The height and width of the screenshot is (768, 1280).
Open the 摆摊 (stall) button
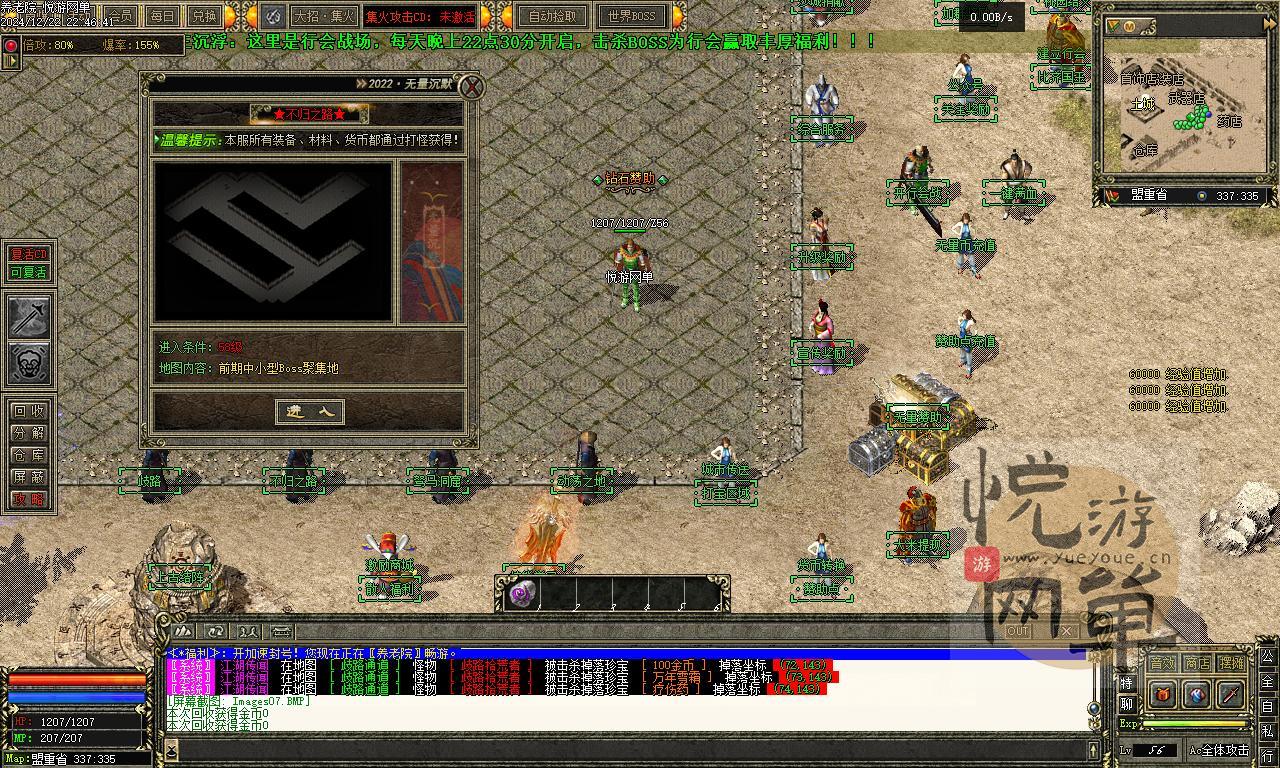click(x=1232, y=663)
